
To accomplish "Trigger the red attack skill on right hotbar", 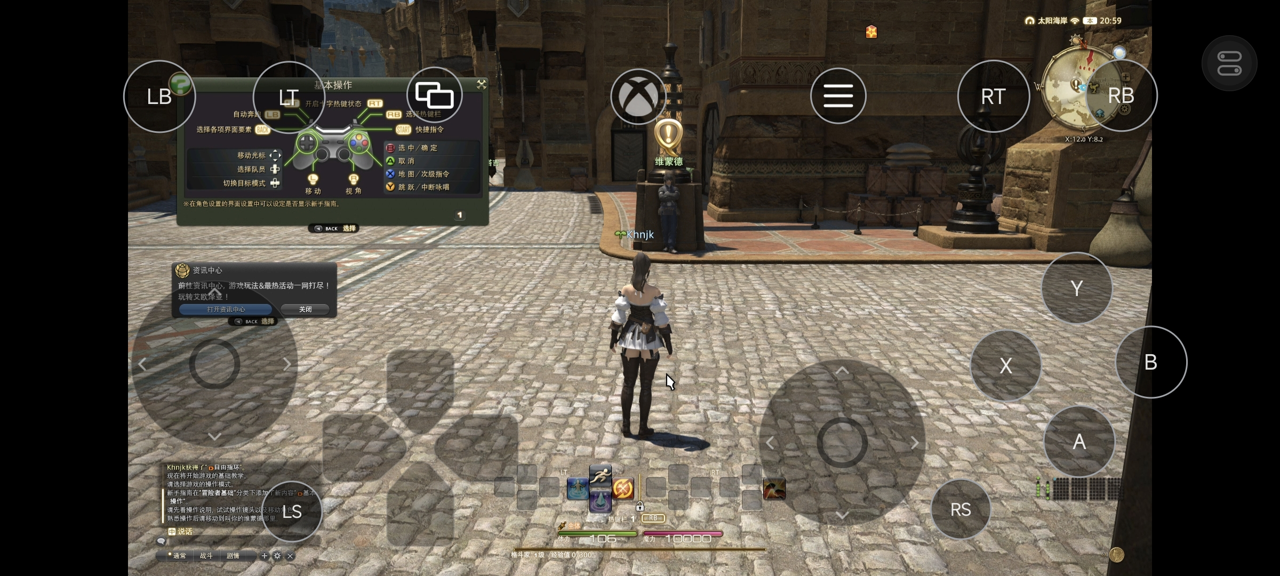I will [774, 489].
